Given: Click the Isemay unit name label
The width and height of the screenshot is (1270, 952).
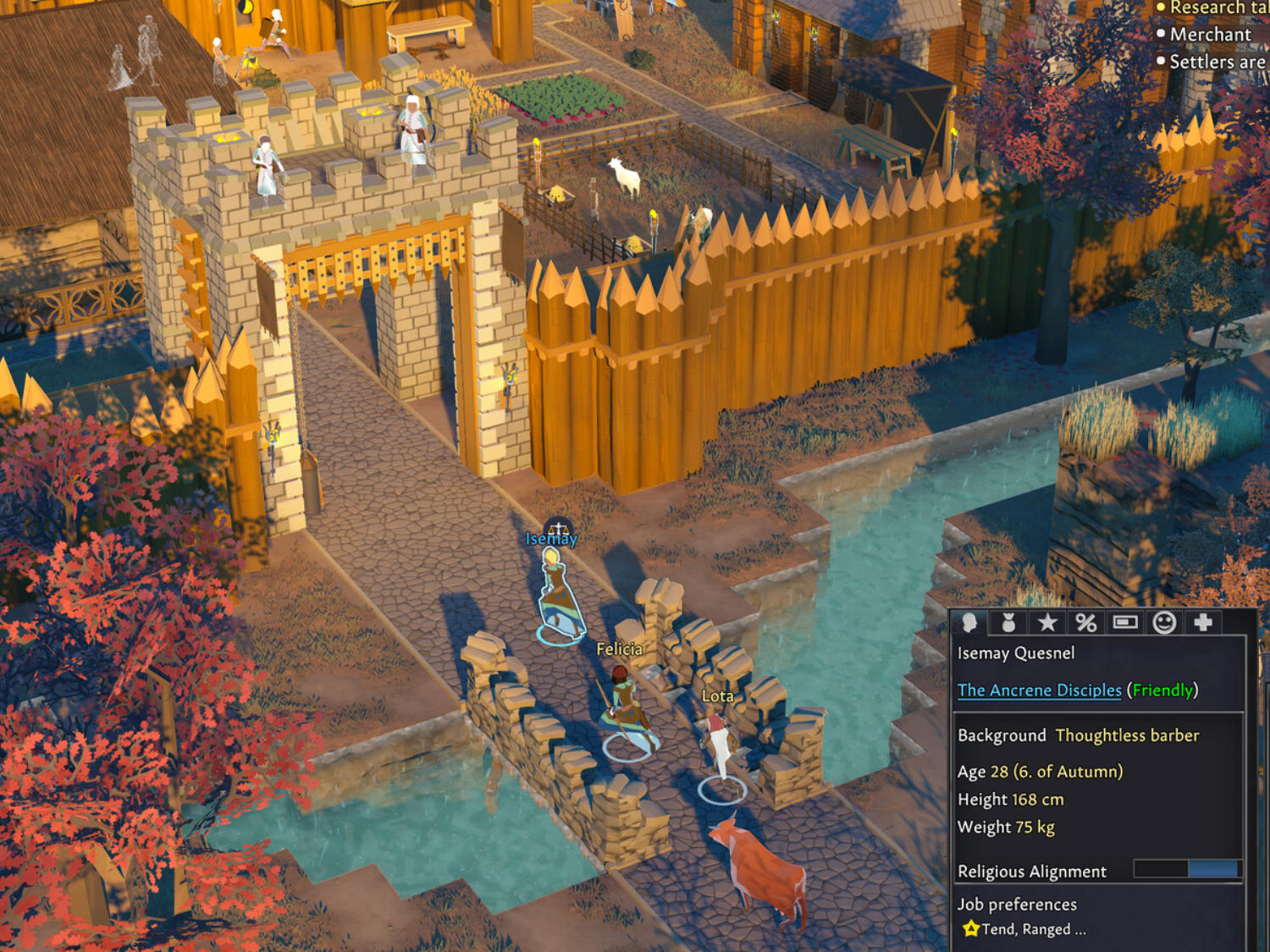Looking at the screenshot, I should [551, 539].
